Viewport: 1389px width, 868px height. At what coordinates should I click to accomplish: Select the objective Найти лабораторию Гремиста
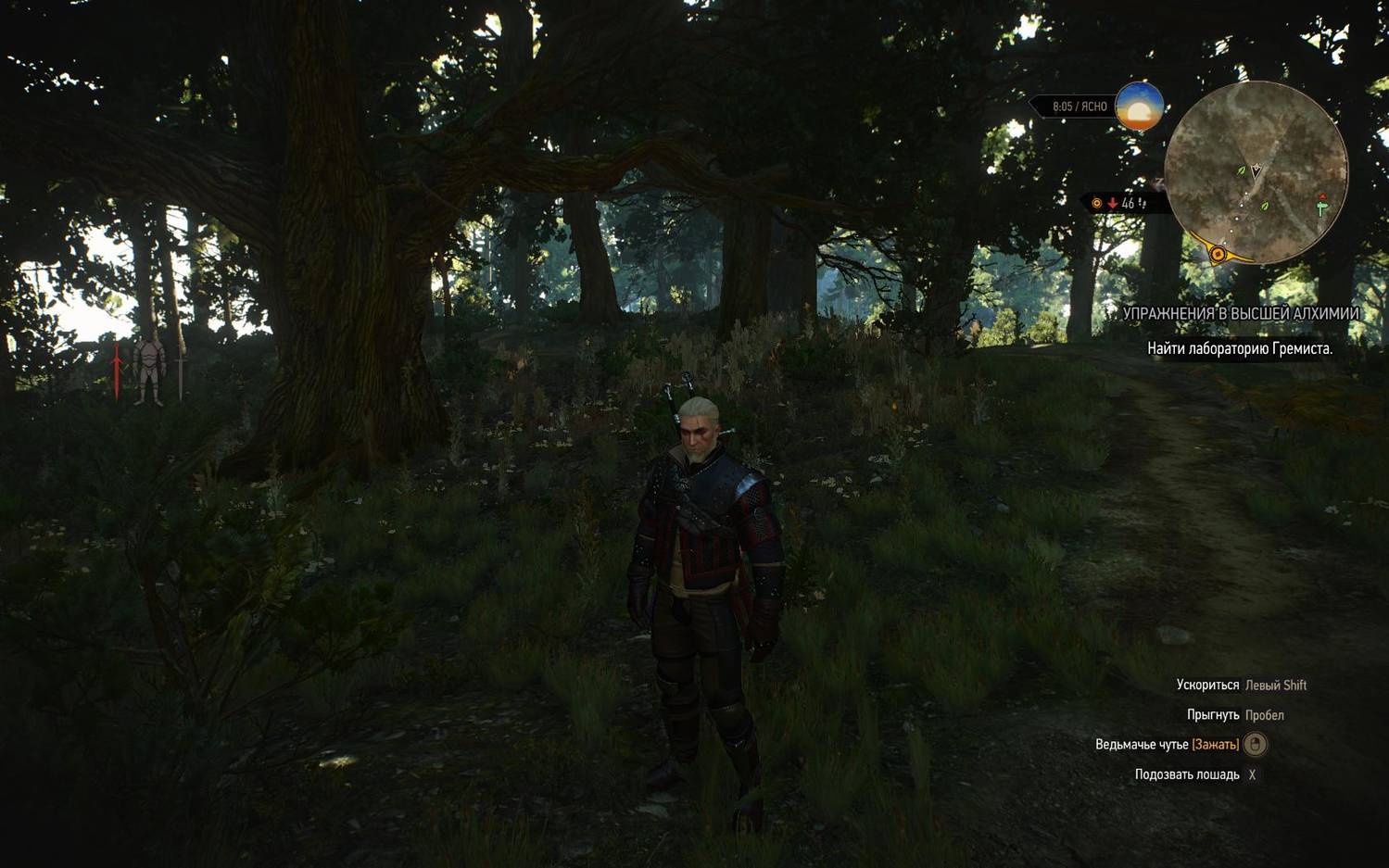point(1242,350)
